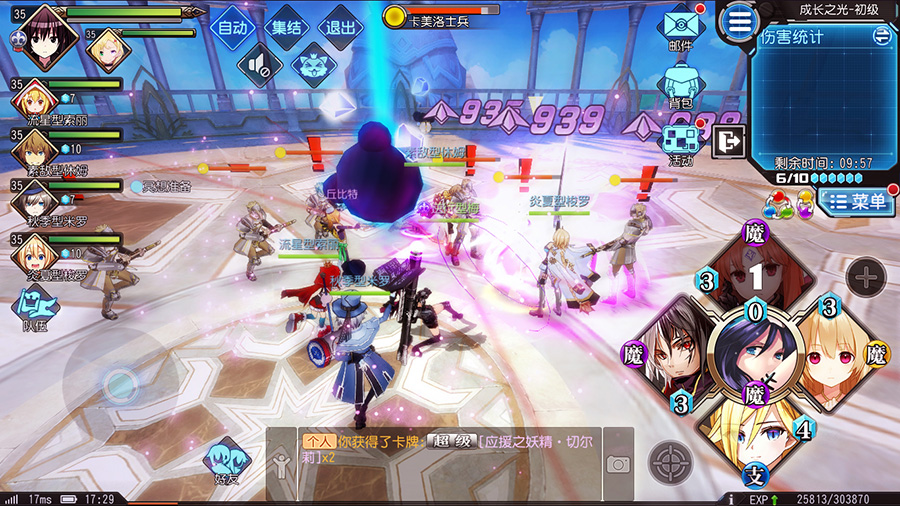Open the 菜单 menu button
The image size is (900, 506).
[x=856, y=201]
